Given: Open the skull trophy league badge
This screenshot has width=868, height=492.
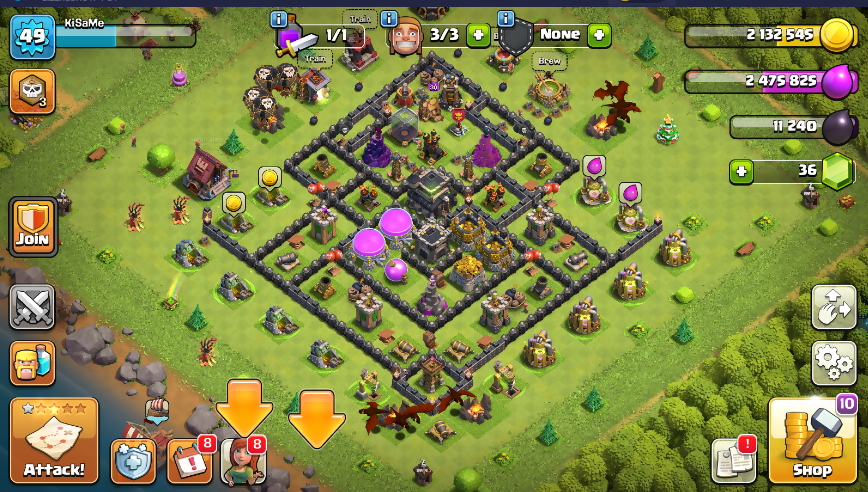Looking at the screenshot, I should click(32, 91).
